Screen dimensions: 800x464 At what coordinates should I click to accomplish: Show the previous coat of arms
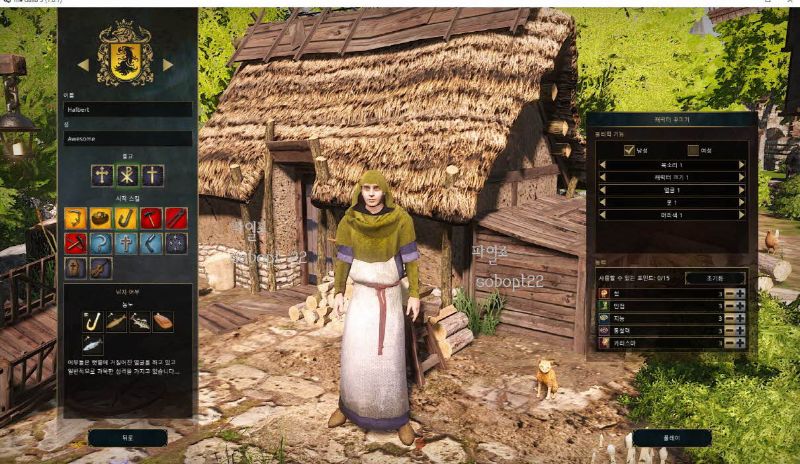83,65
